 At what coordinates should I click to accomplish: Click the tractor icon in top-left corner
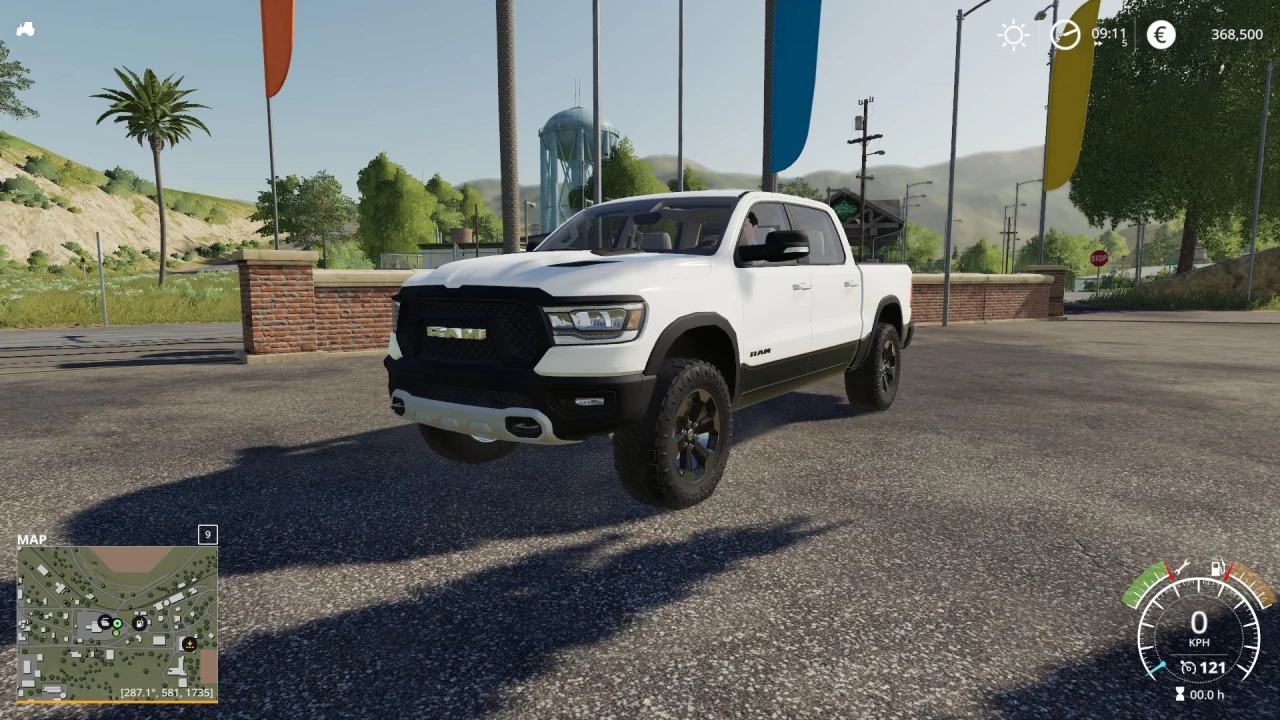tap(25, 28)
